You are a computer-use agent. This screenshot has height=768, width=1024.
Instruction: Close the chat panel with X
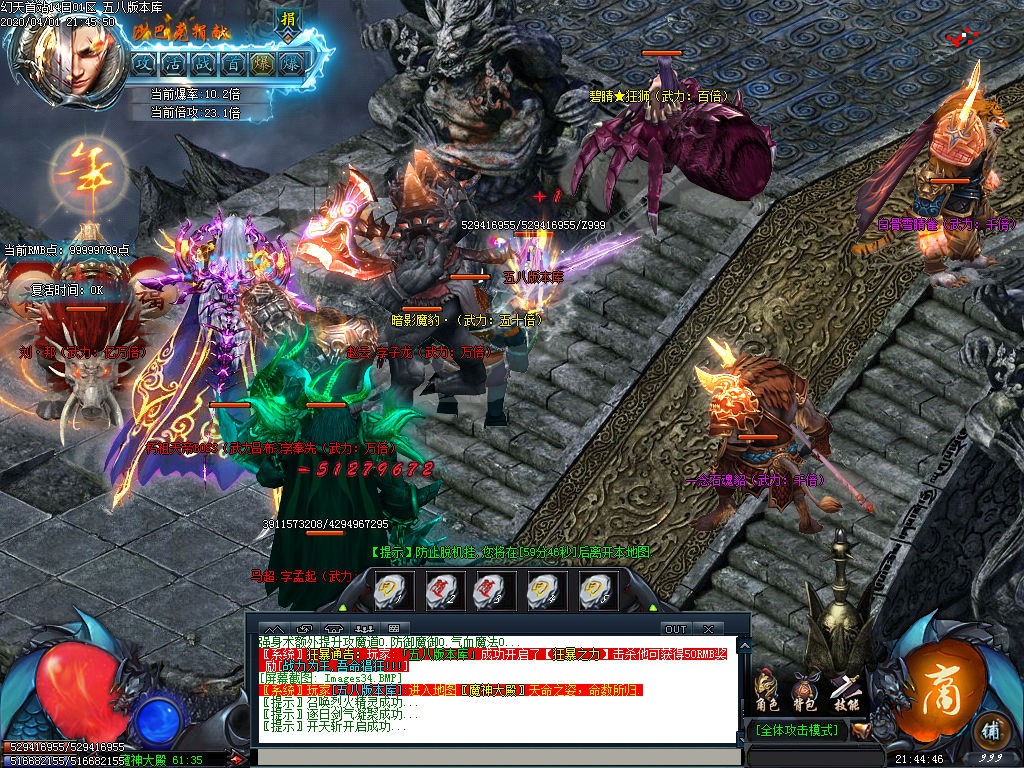(x=707, y=629)
